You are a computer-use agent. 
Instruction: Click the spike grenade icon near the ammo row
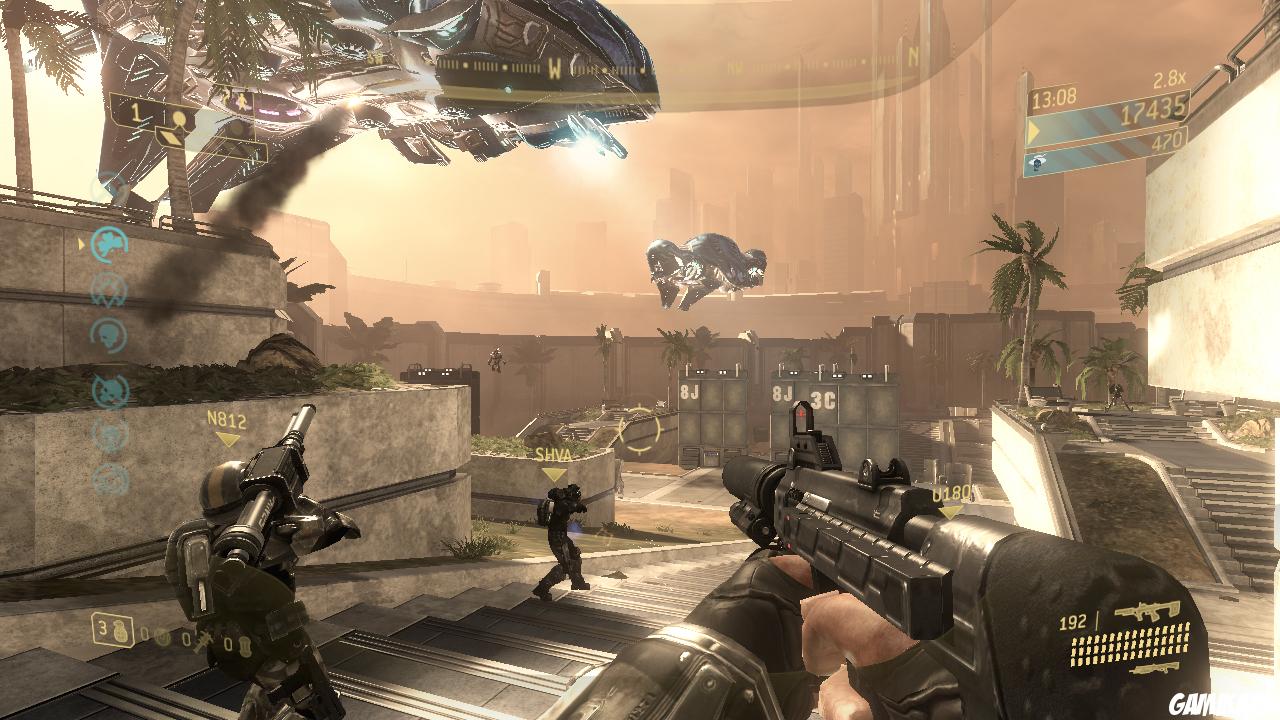pyautogui.click(x=203, y=640)
